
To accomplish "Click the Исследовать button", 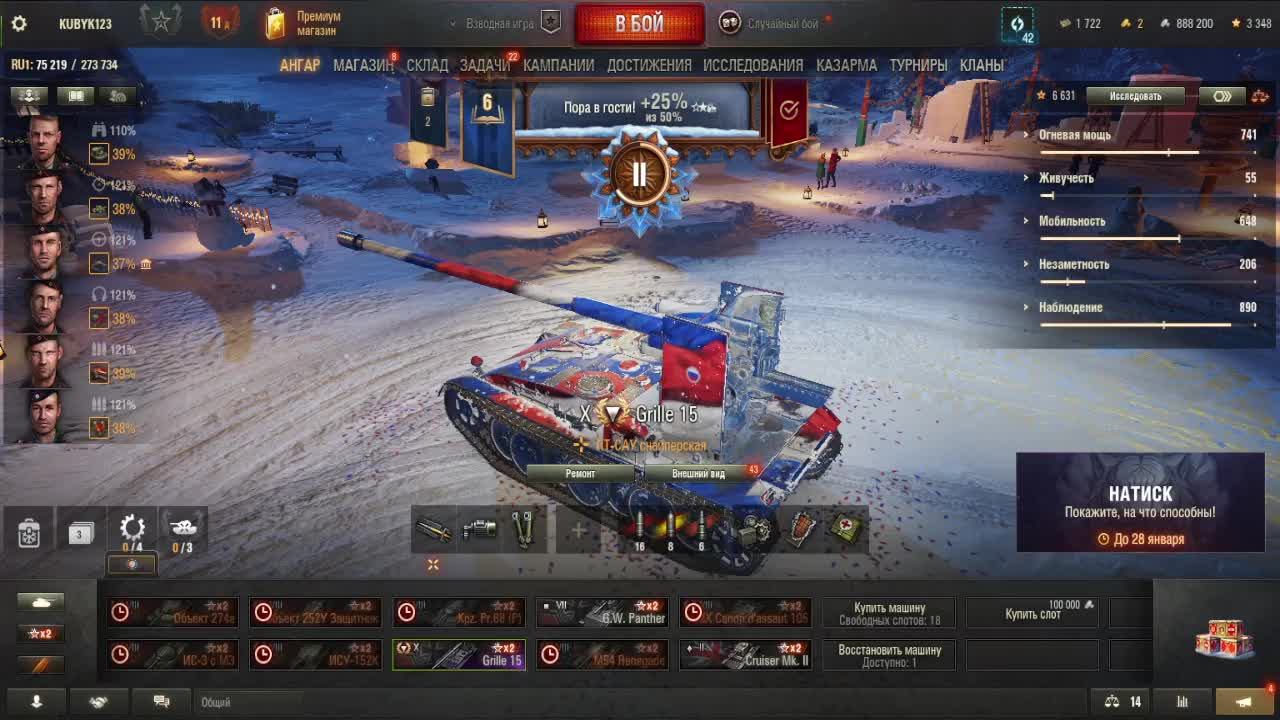I will tap(1135, 96).
